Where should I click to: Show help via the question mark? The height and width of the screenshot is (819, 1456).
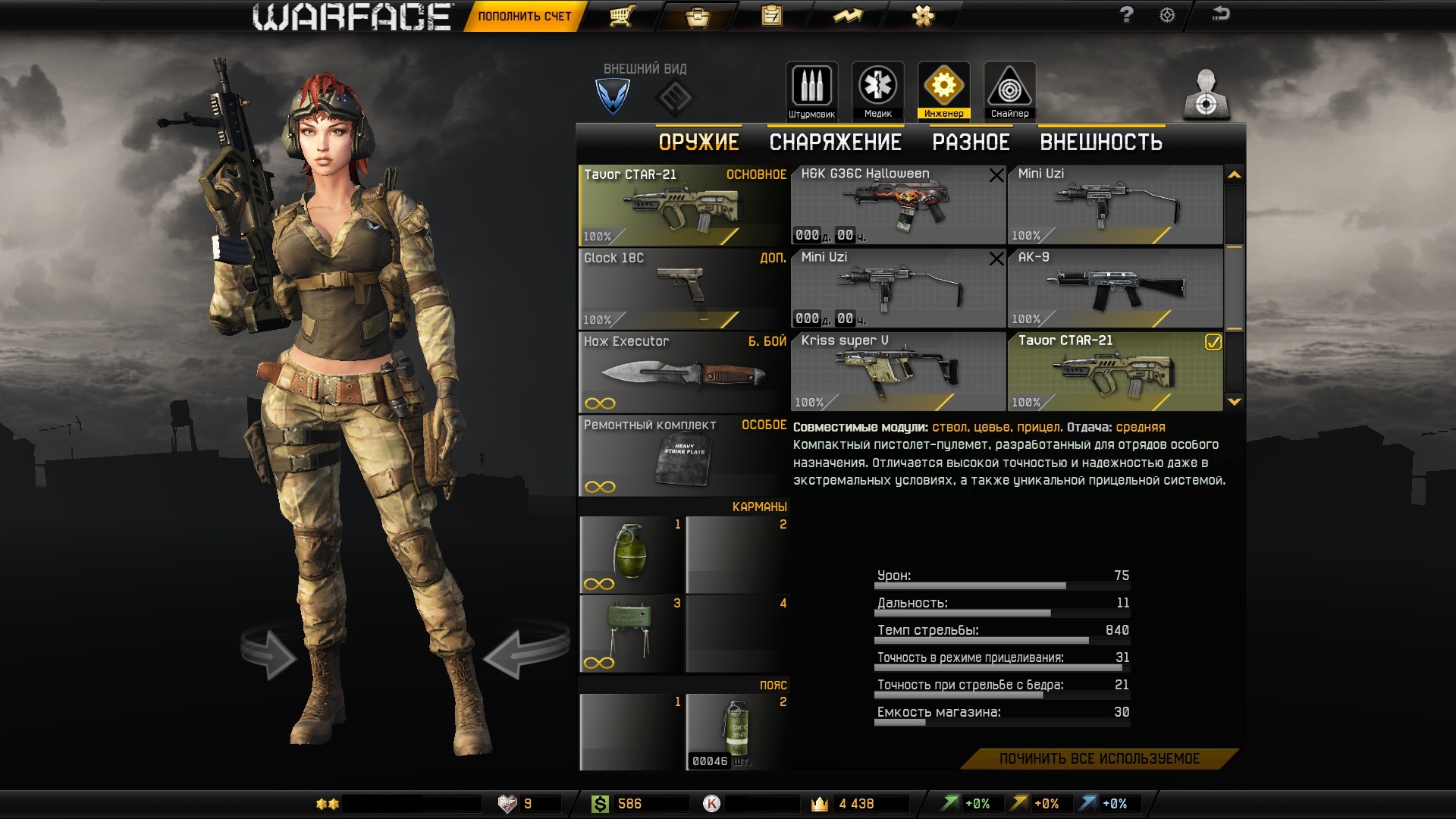click(x=1127, y=15)
